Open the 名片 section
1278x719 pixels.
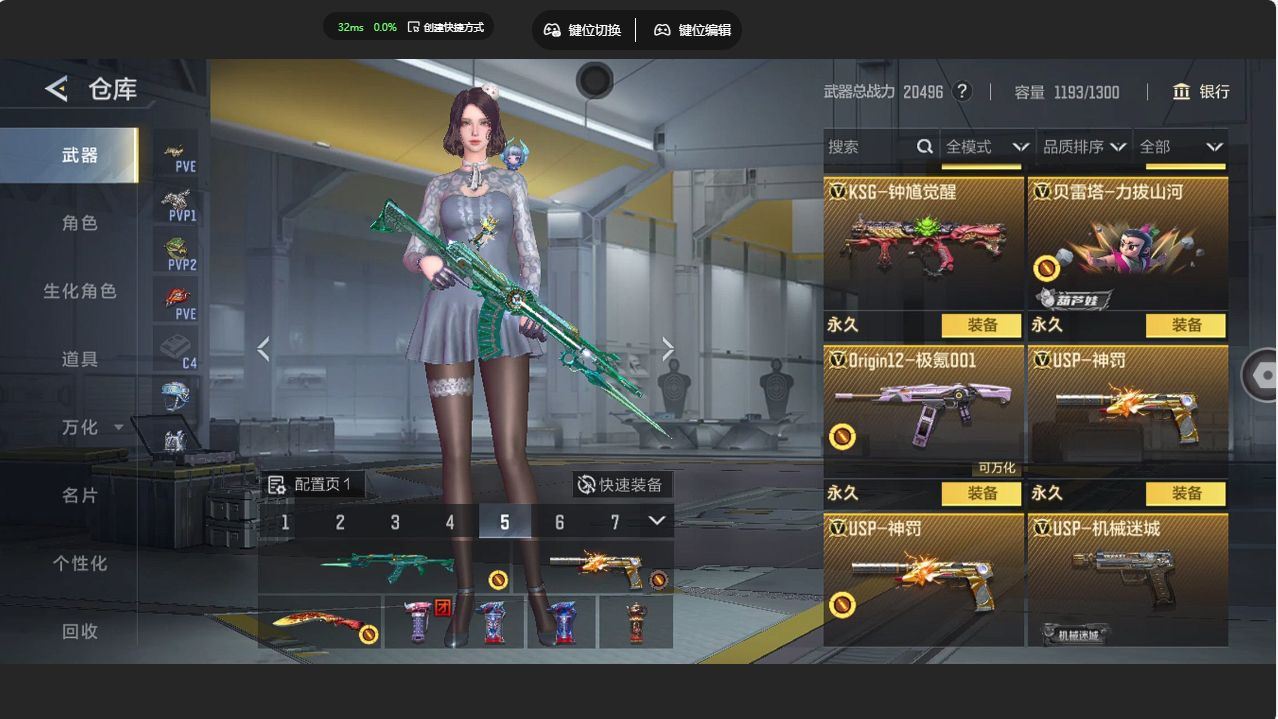tap(80, 495)
